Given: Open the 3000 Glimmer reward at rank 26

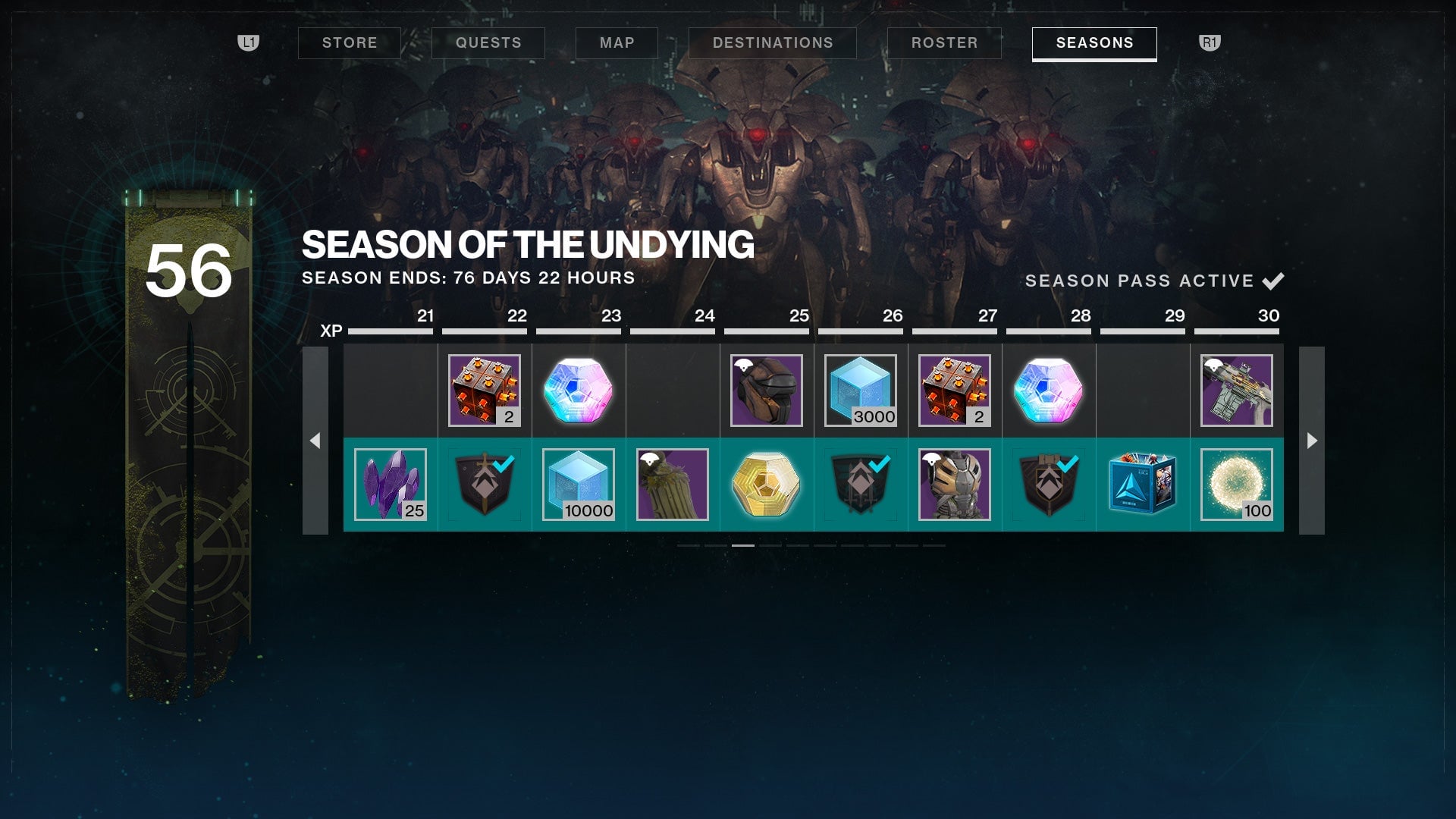Looking at the screenshot, I should (861, 391).
